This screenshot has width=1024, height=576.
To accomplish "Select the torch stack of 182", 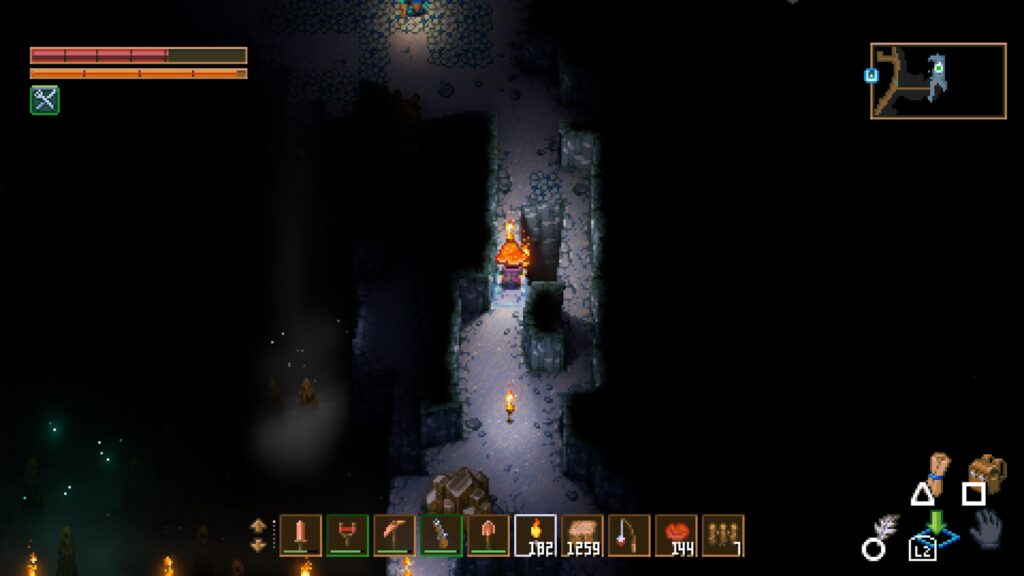I will click(x=535, y=535).
